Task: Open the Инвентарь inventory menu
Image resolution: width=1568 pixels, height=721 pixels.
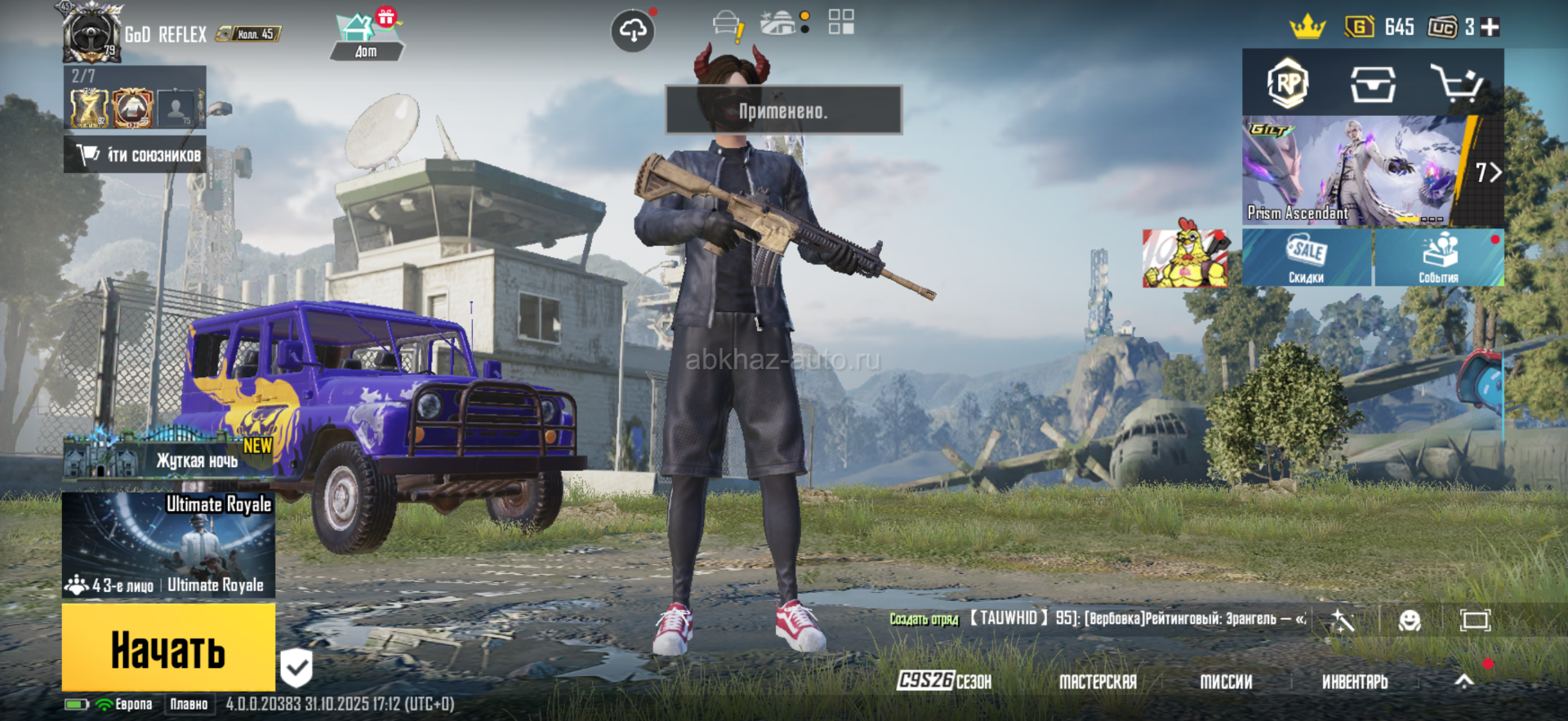Action: [x=1355, y=681]
